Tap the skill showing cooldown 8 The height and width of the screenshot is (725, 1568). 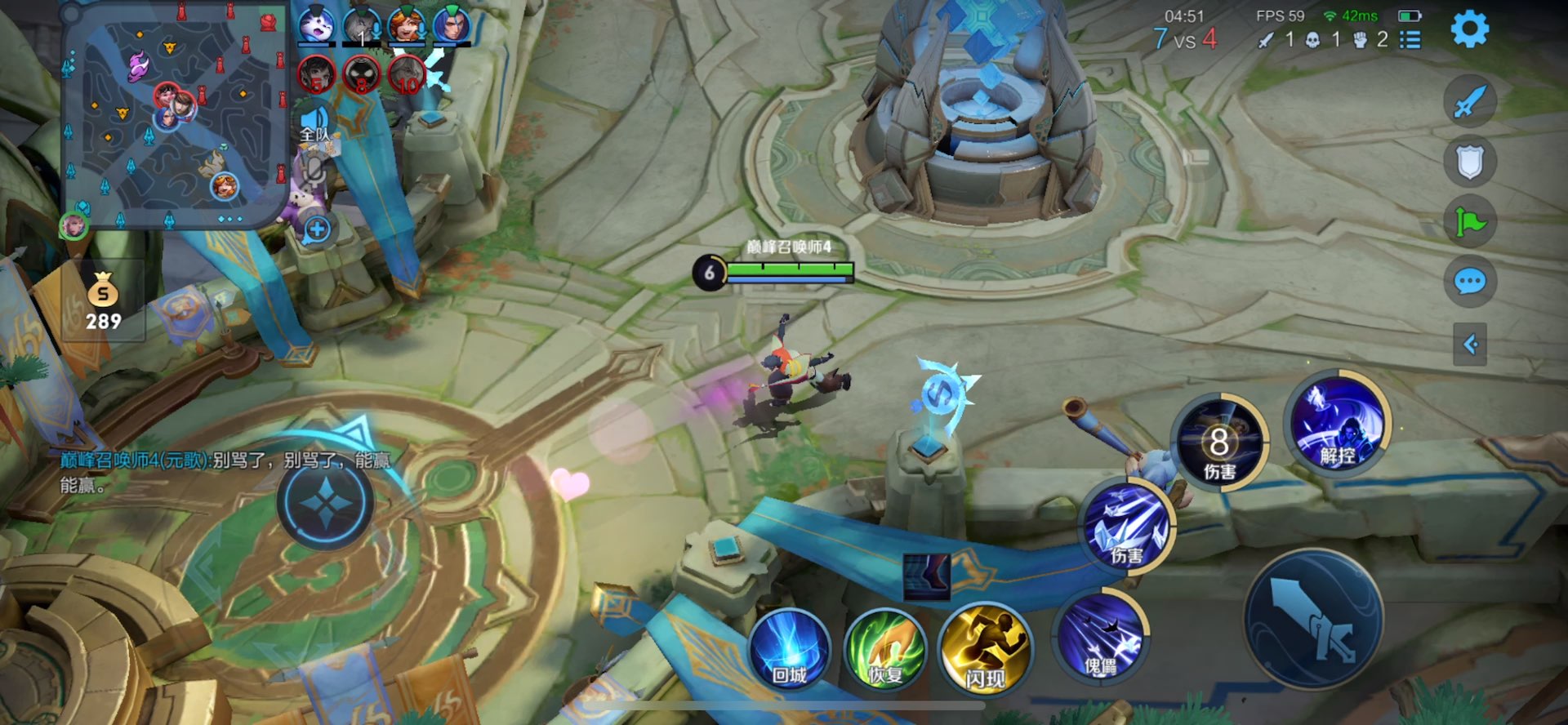1218,443
